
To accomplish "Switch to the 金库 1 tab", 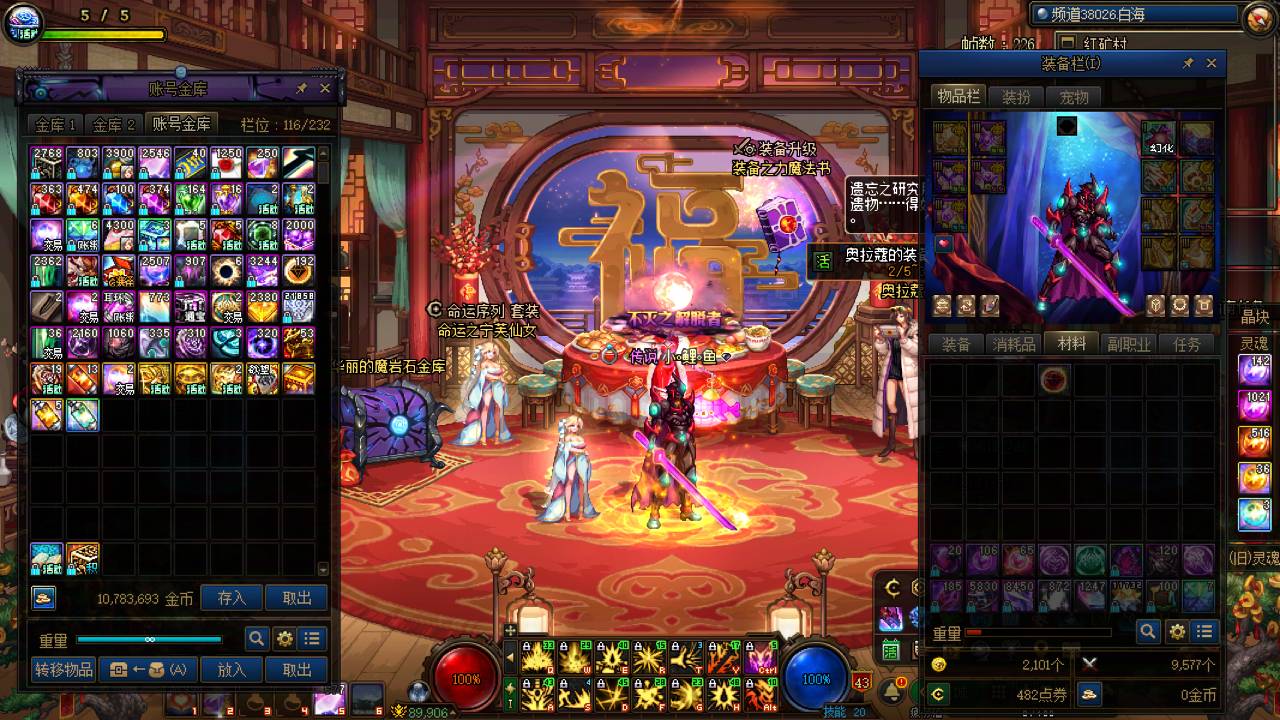I will [56, 124].
